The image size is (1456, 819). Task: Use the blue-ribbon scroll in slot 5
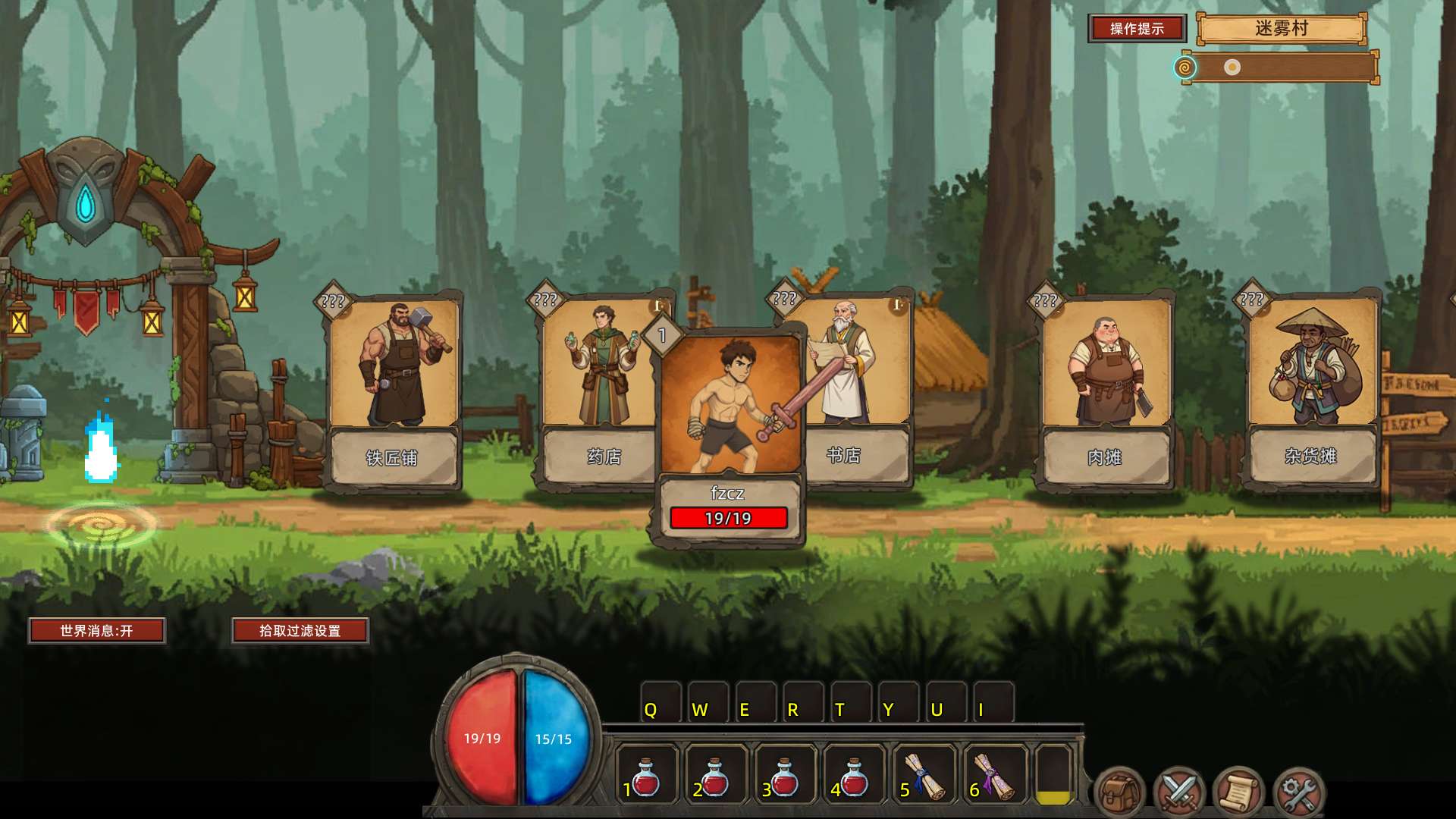click(x=924, y=775)
